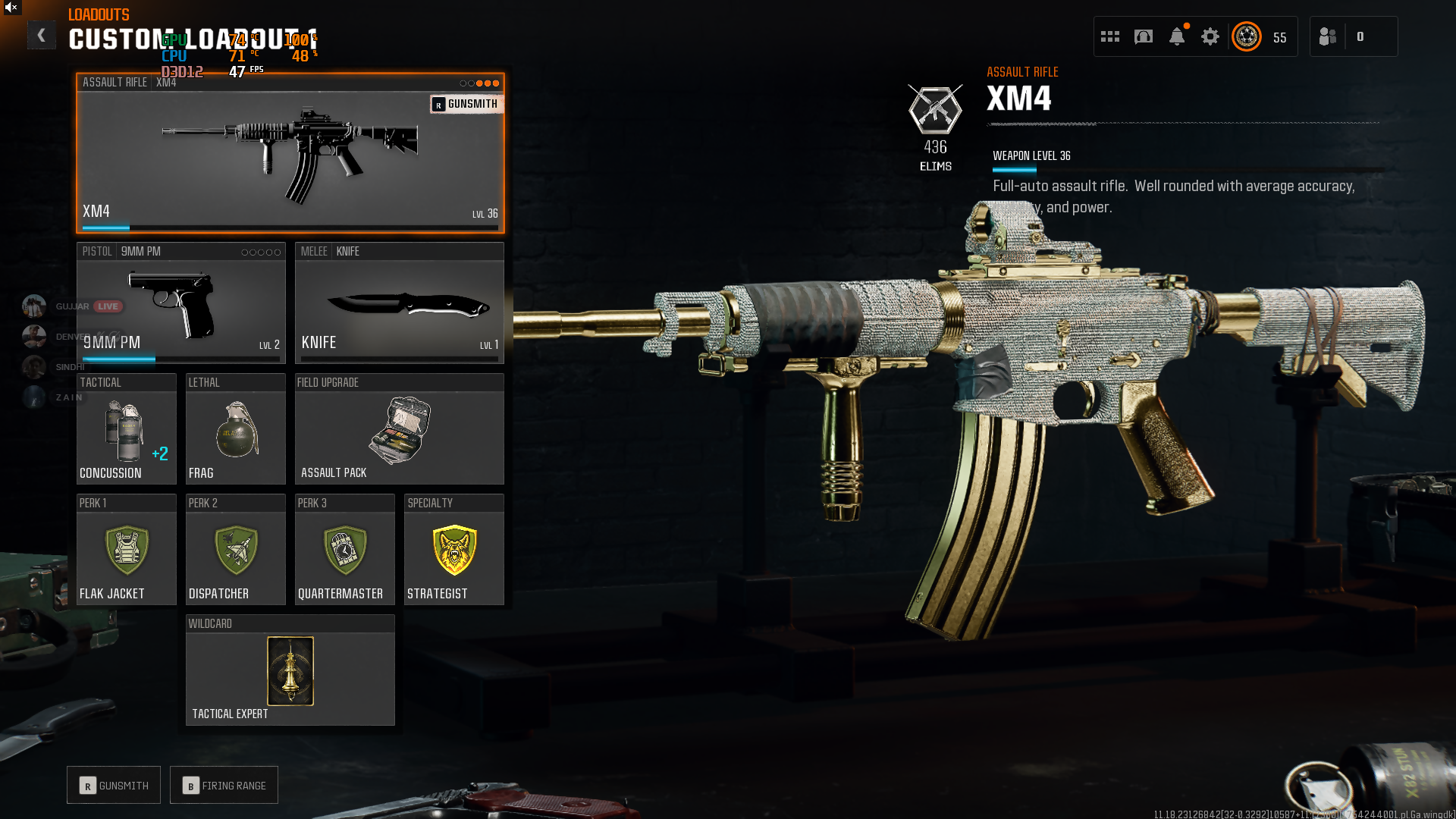Select the Quartermaster perk slot
The height and width of the screenshot is (819, 1456).
pyautogui.click(x=344, y=550)
